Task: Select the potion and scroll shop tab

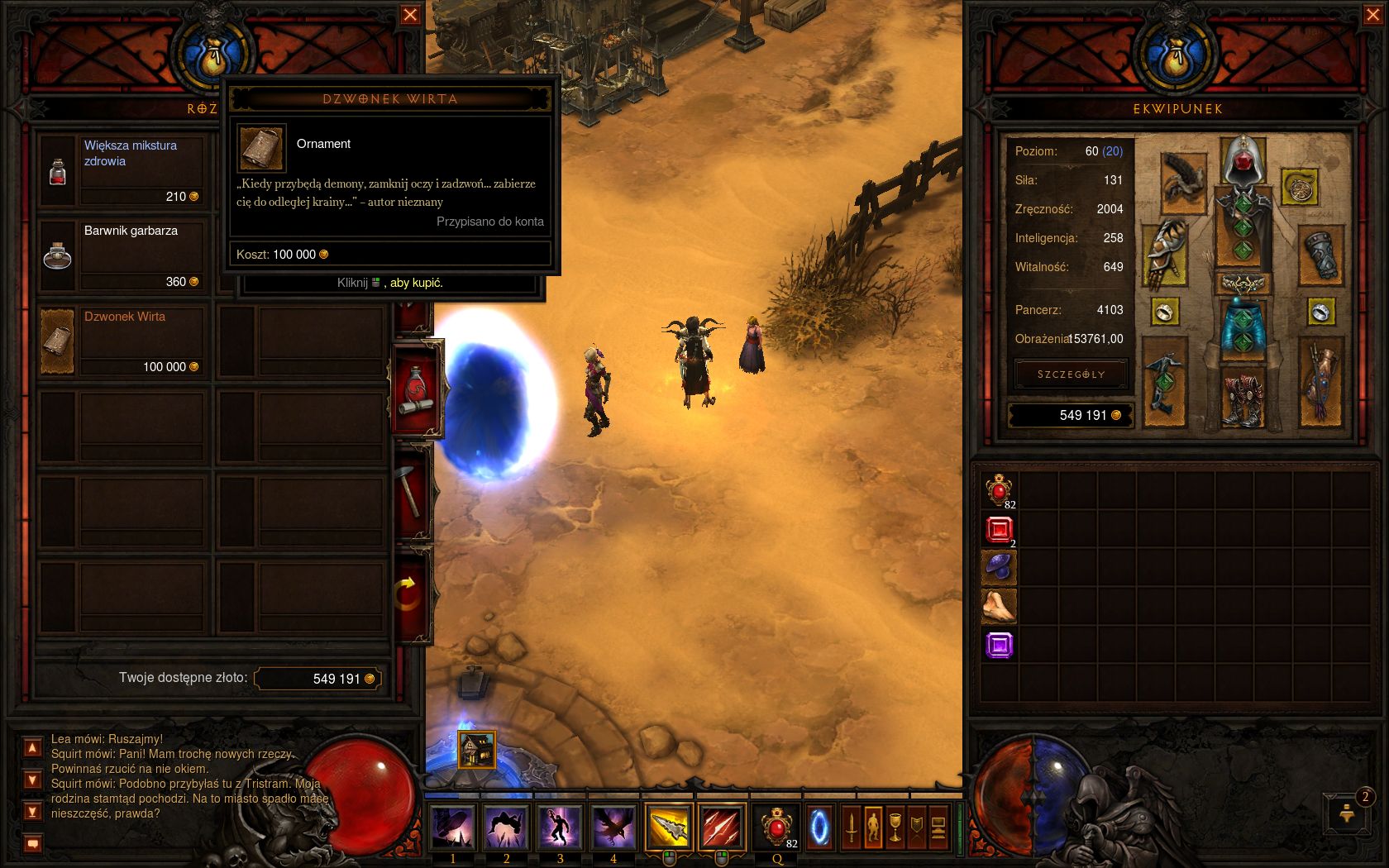Action: tap(415, 390)
